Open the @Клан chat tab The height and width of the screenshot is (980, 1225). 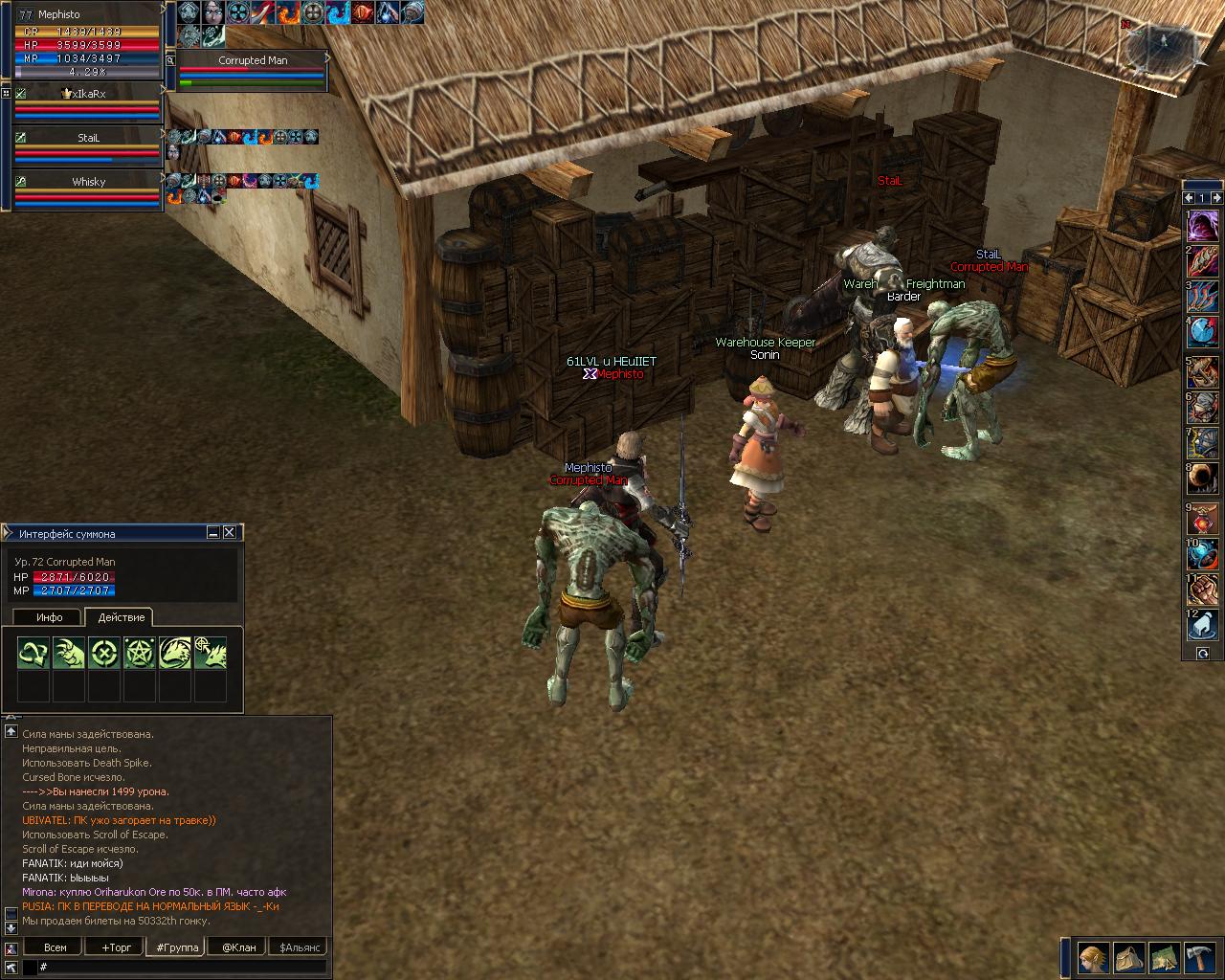(238, 947)
